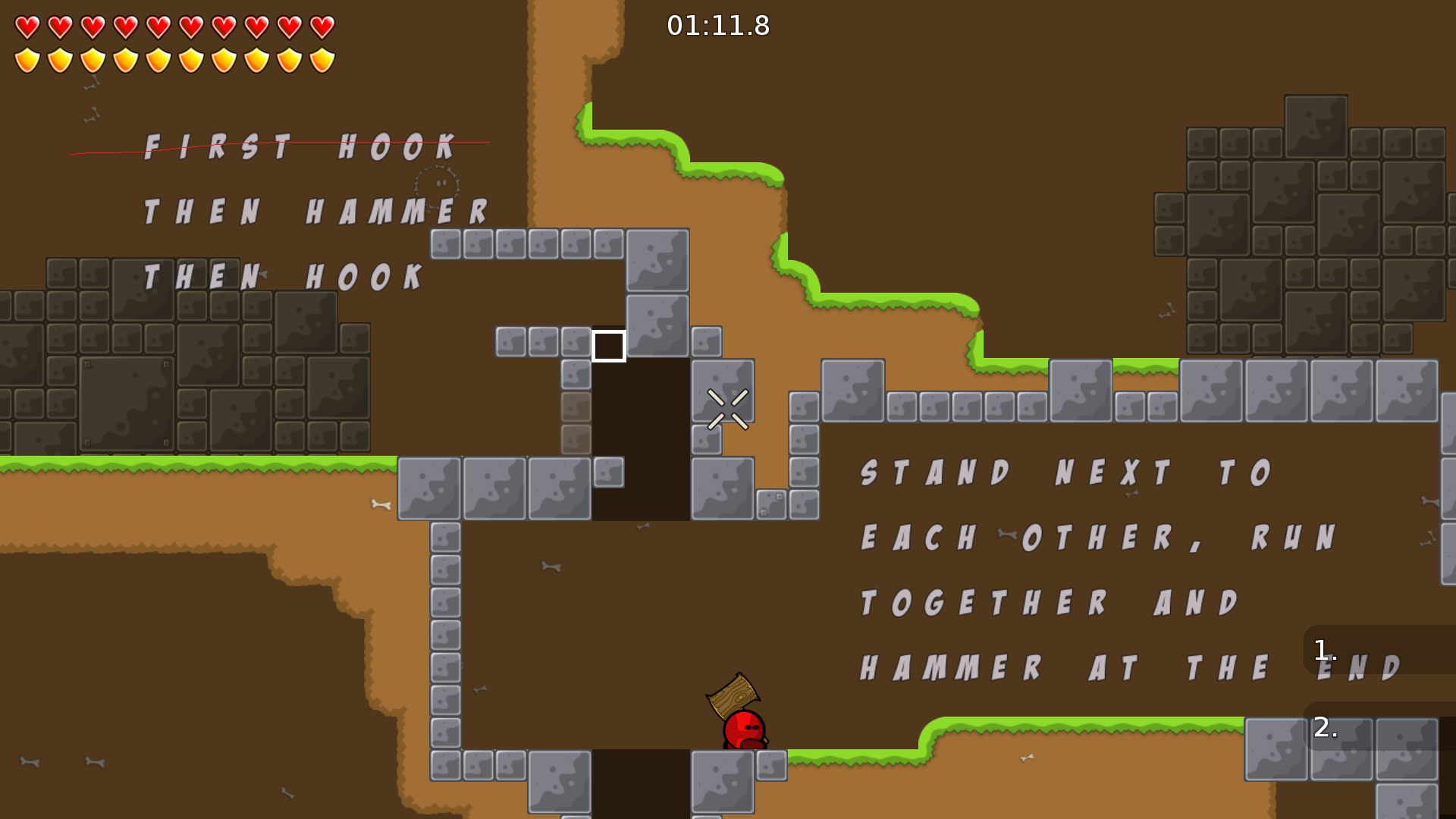1456x819 pixels.
Task: Open the crossed-lines marker on the stone block
Action: click(x=727, y=408)
